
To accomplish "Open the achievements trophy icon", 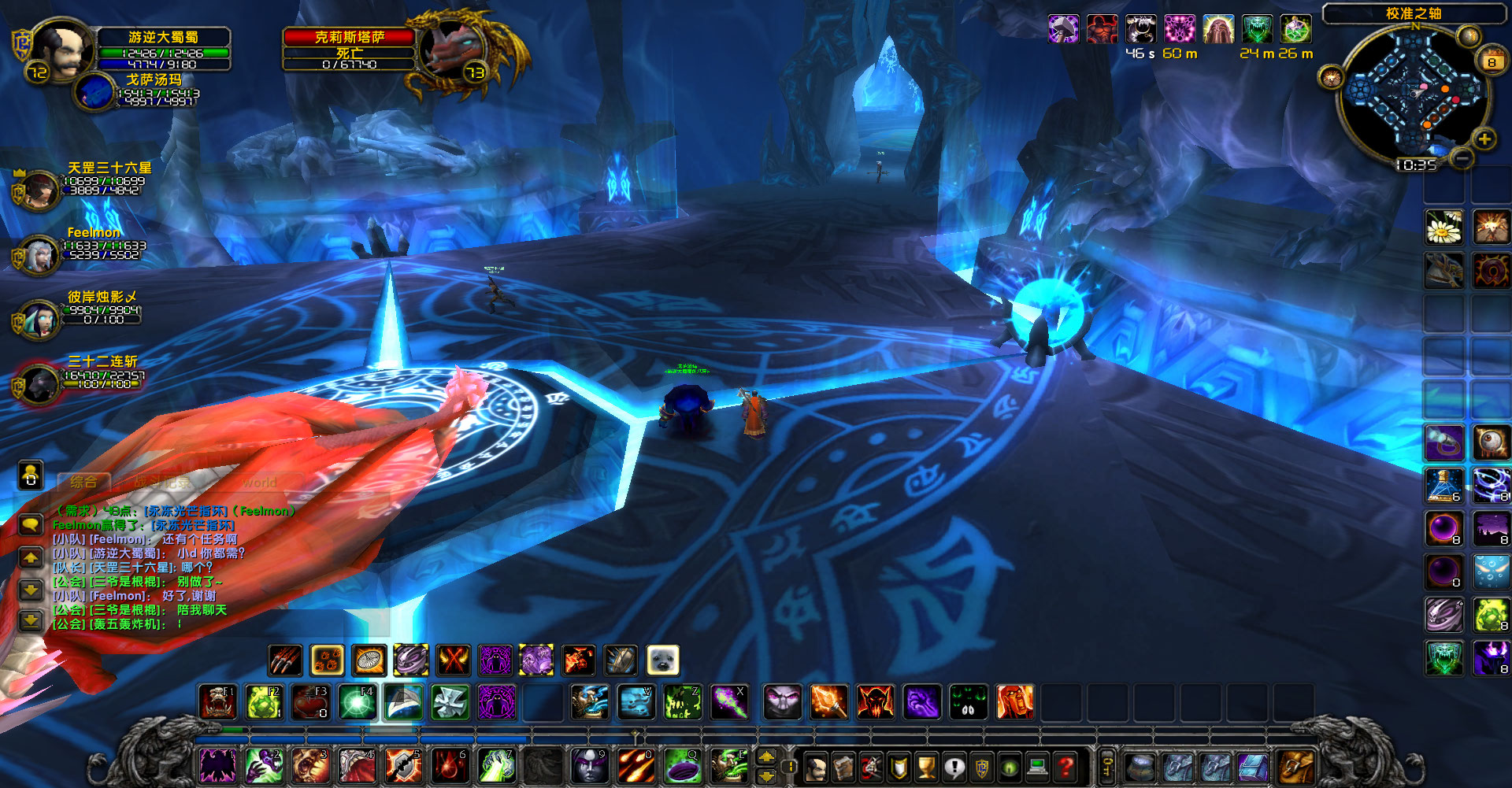I will point(925,768).
